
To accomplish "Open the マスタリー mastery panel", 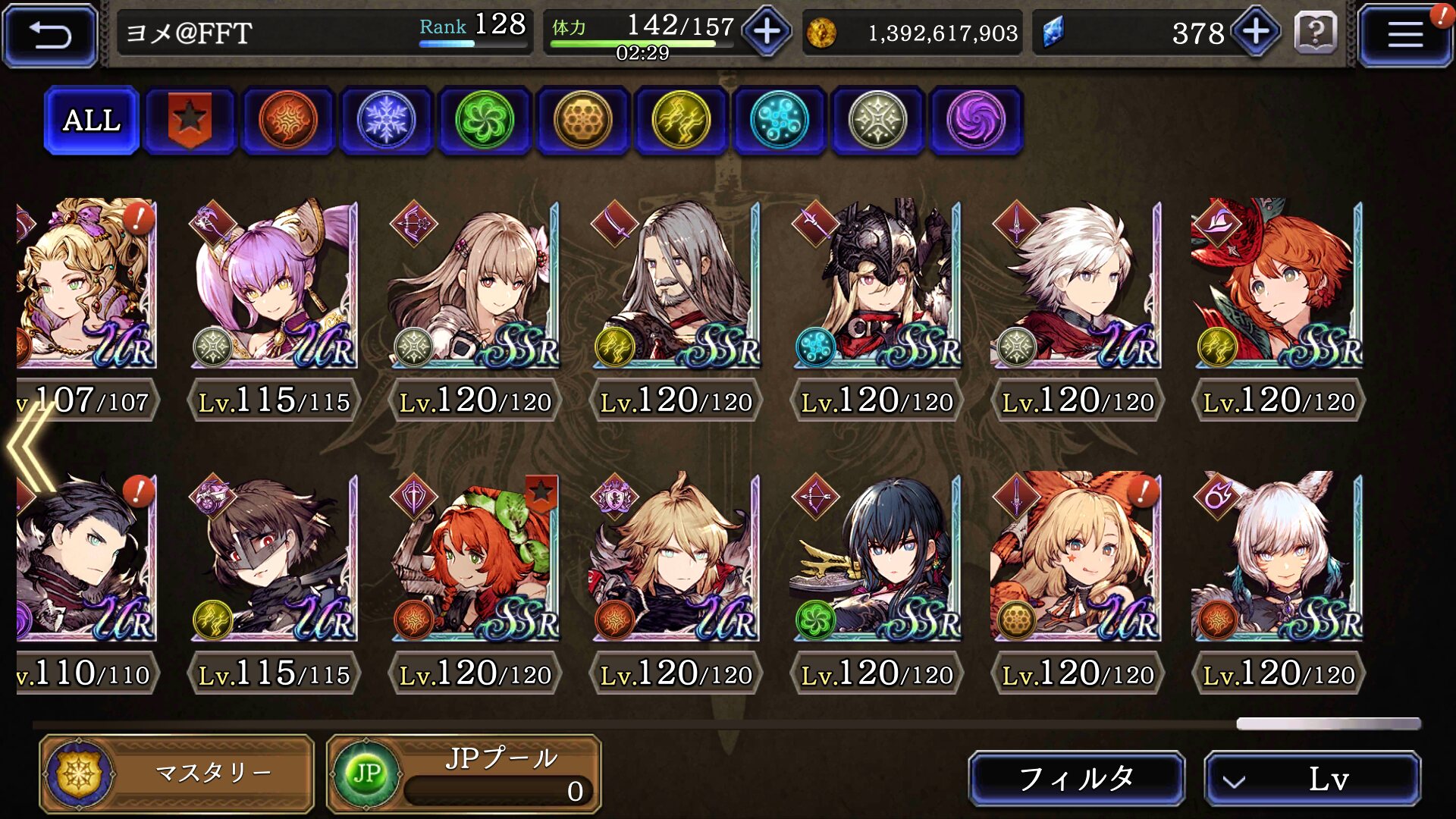I will 177,773.
